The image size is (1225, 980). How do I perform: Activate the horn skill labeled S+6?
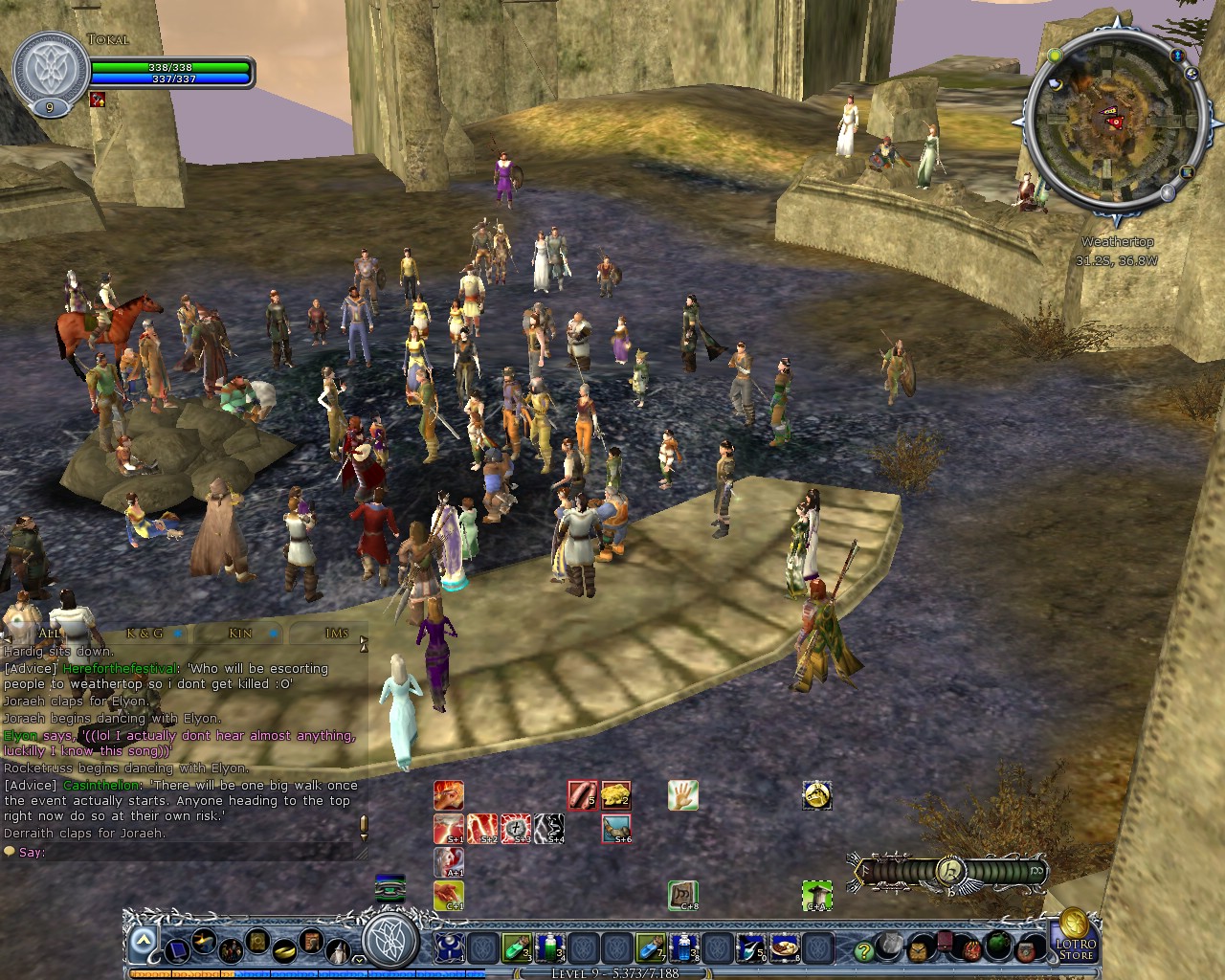click(x=618, y=829)
